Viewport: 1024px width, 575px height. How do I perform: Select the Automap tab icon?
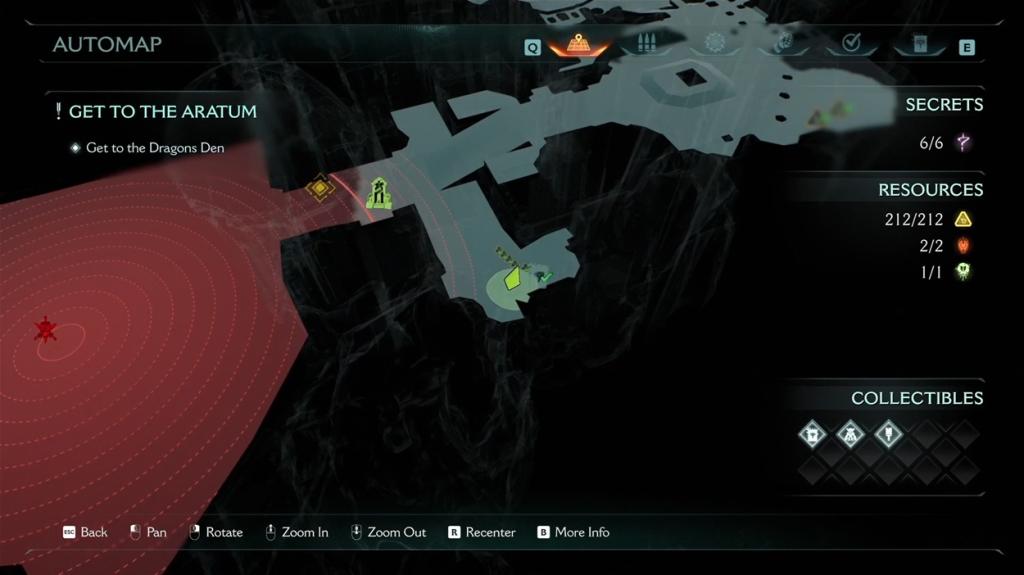[x=577, y=44]
